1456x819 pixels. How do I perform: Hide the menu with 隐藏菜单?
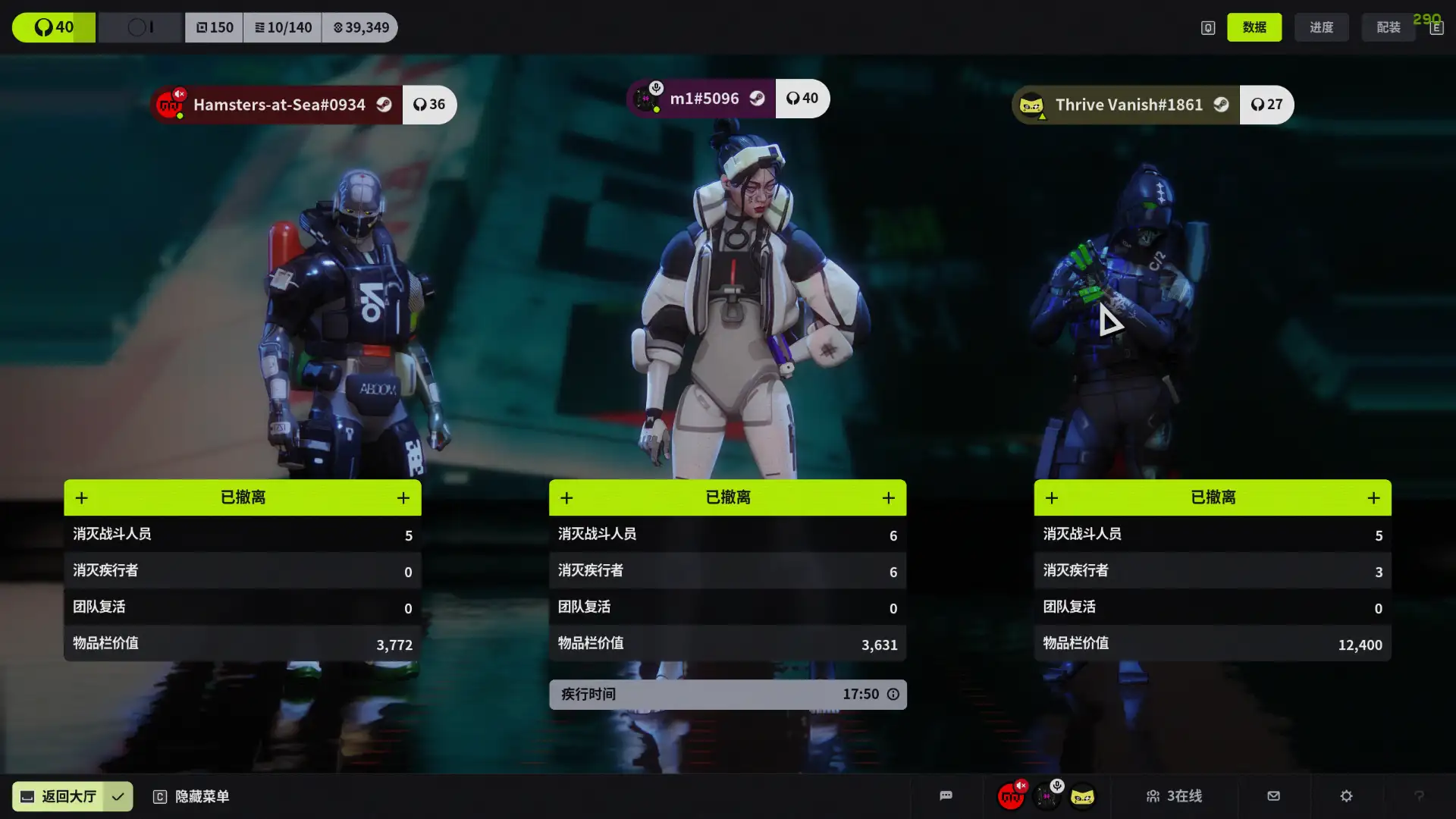[x=192, y=796]
